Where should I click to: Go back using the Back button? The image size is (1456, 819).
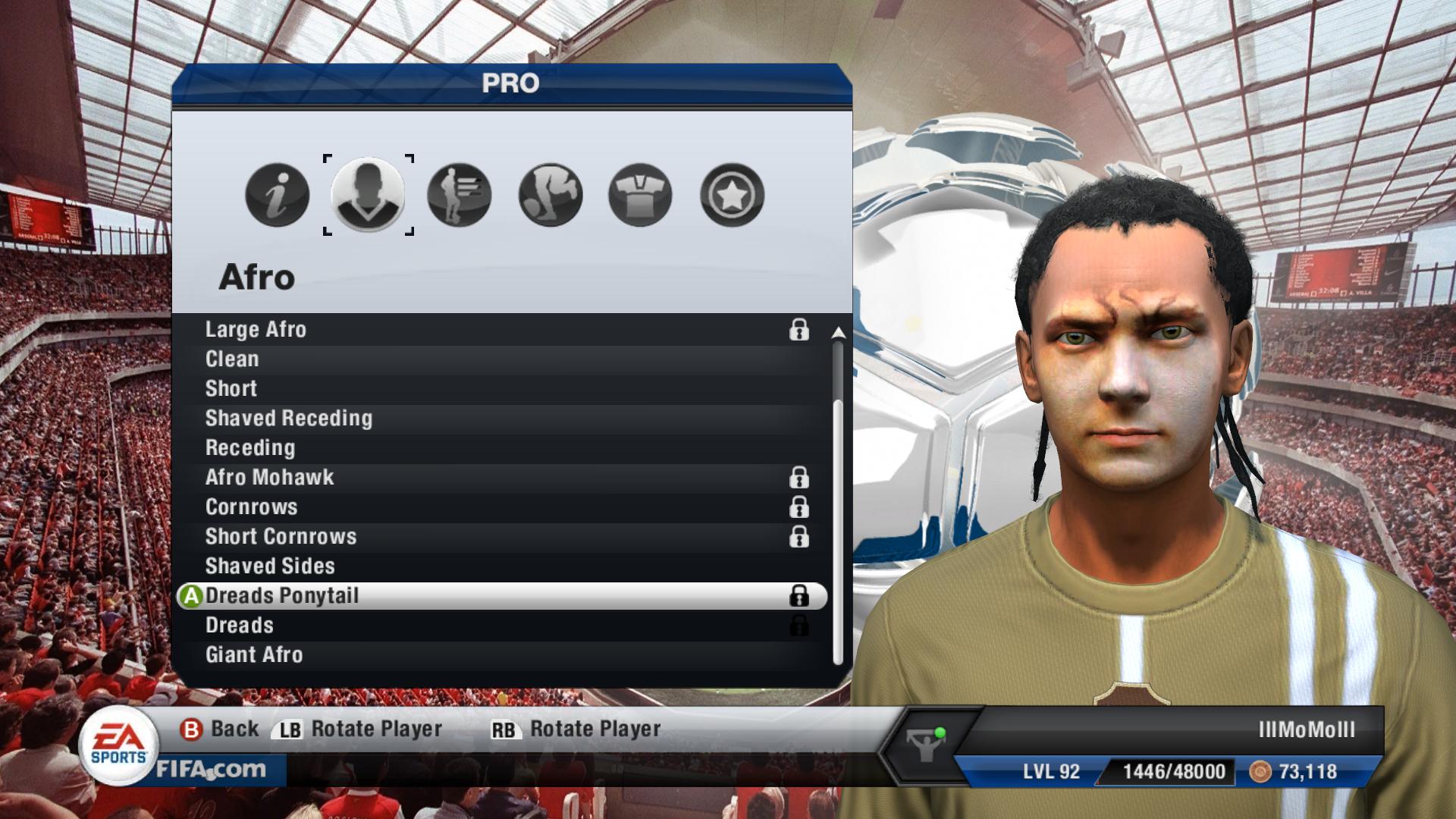pyautogui.click(x=221, y=730)
